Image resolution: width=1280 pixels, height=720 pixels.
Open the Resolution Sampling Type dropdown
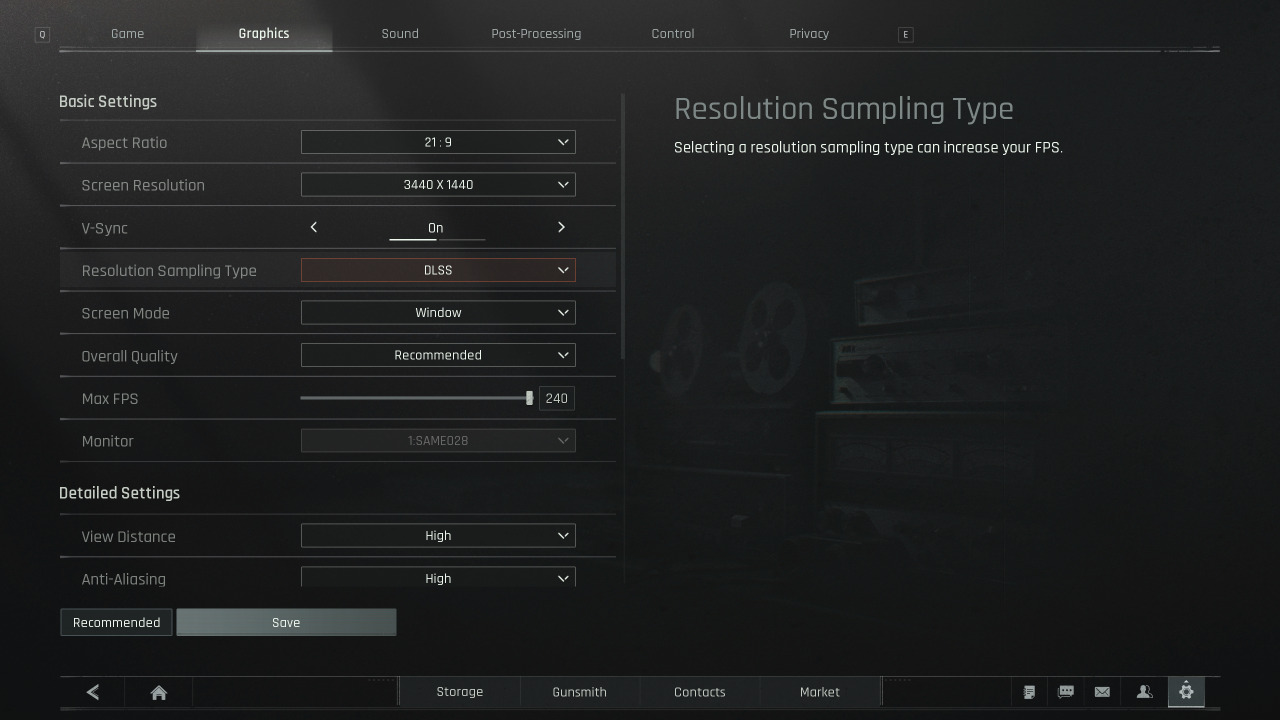pyautogui.click(x=438, y=269)
